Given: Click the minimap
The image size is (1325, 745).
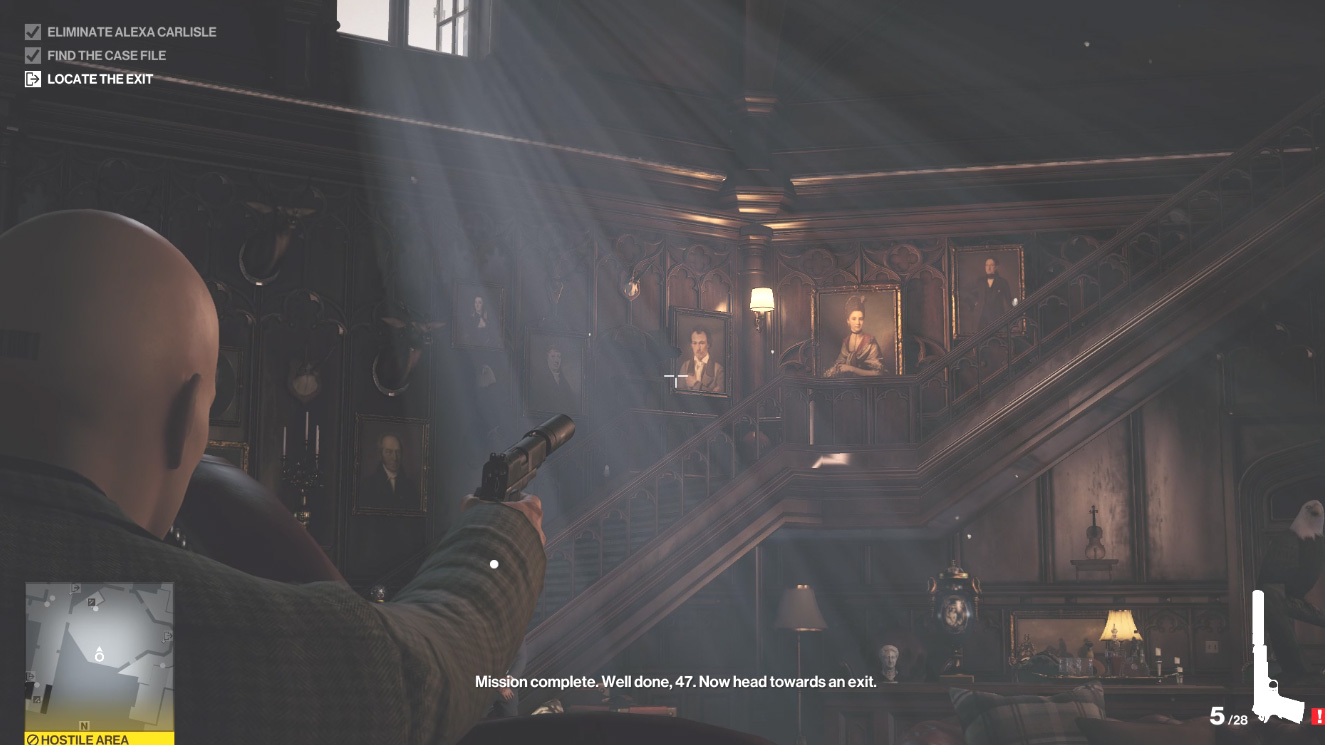Looking at the screenshot, I should 99,656.
